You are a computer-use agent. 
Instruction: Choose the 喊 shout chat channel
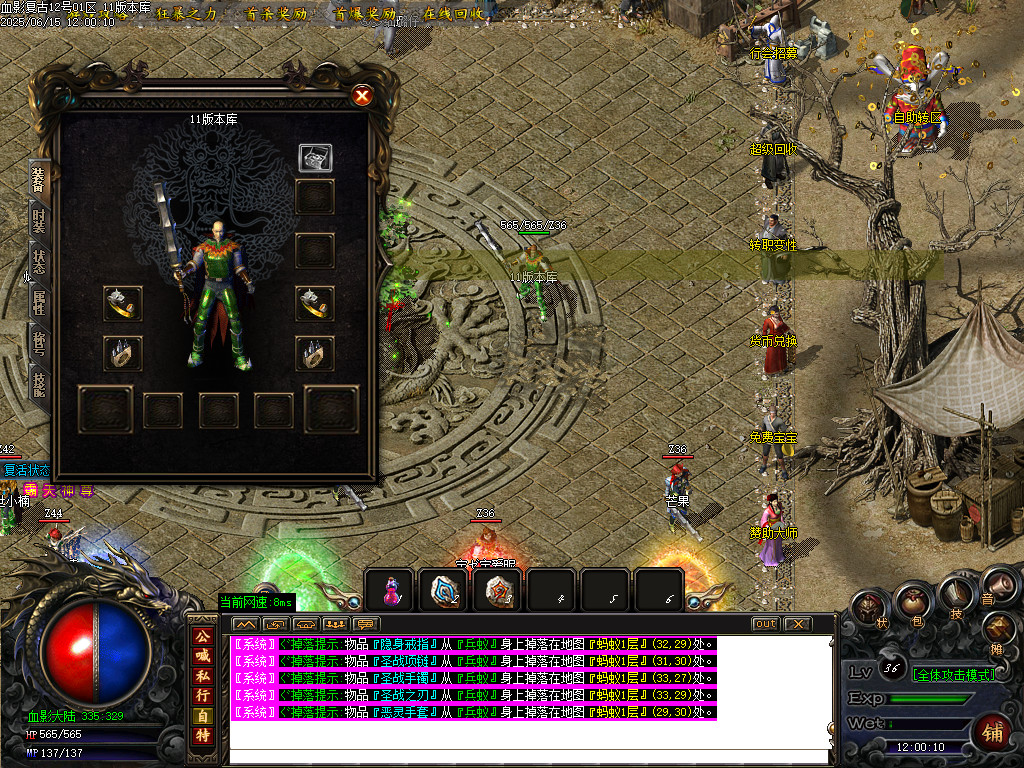tap(202, 656)
